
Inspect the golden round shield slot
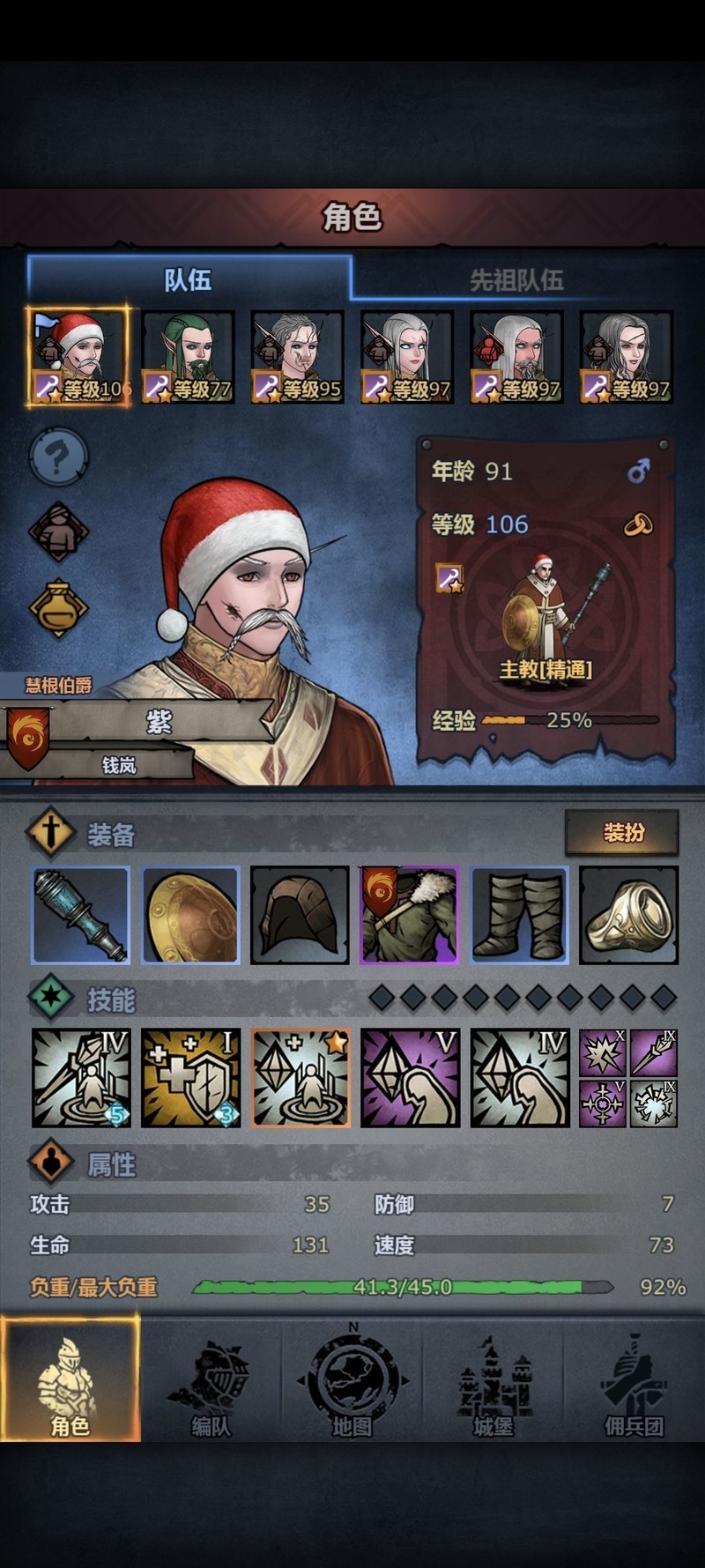pyautogui.click(x=190, y=915)
